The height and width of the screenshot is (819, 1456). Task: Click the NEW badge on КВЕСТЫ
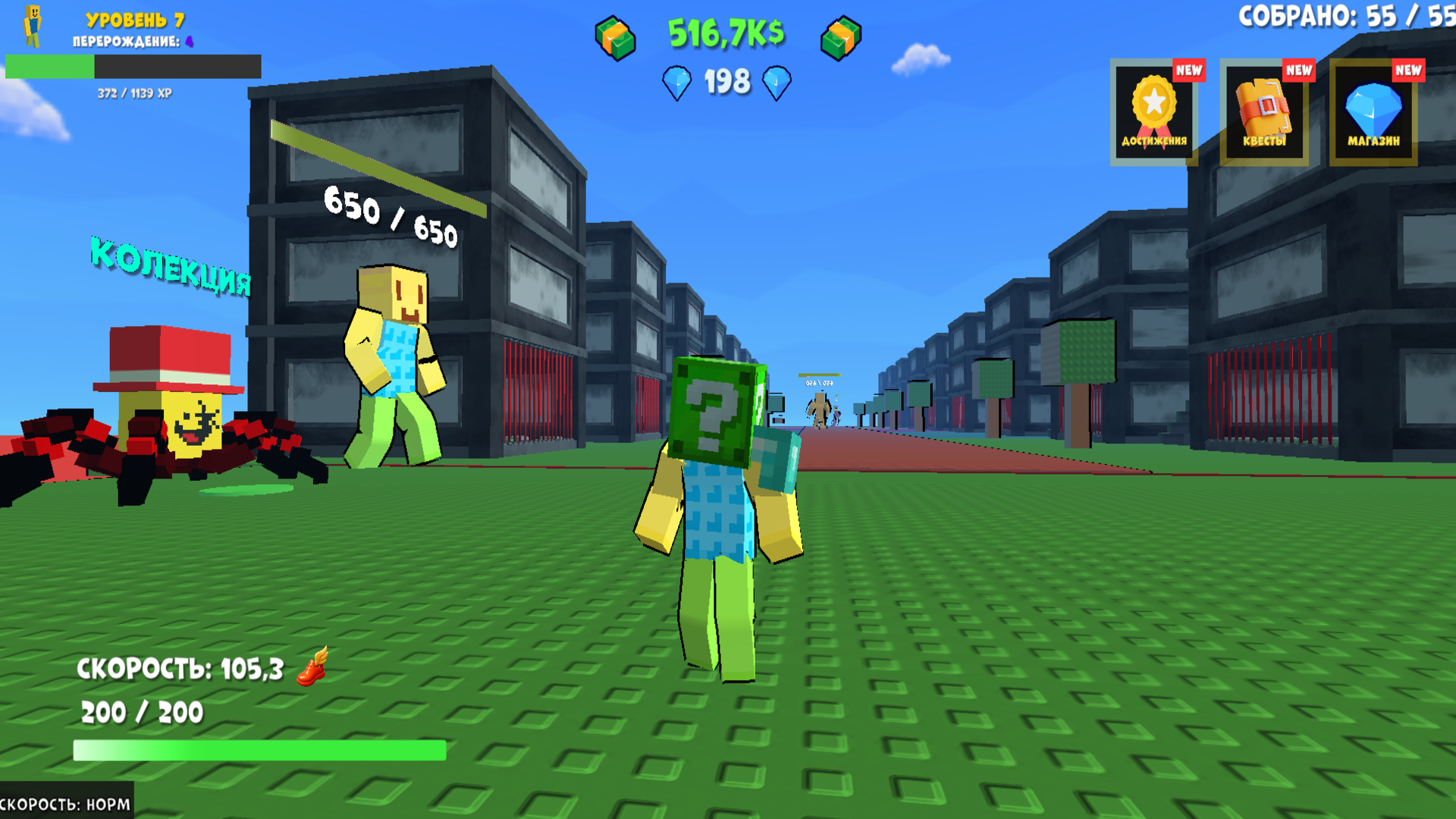(1300, 70)
